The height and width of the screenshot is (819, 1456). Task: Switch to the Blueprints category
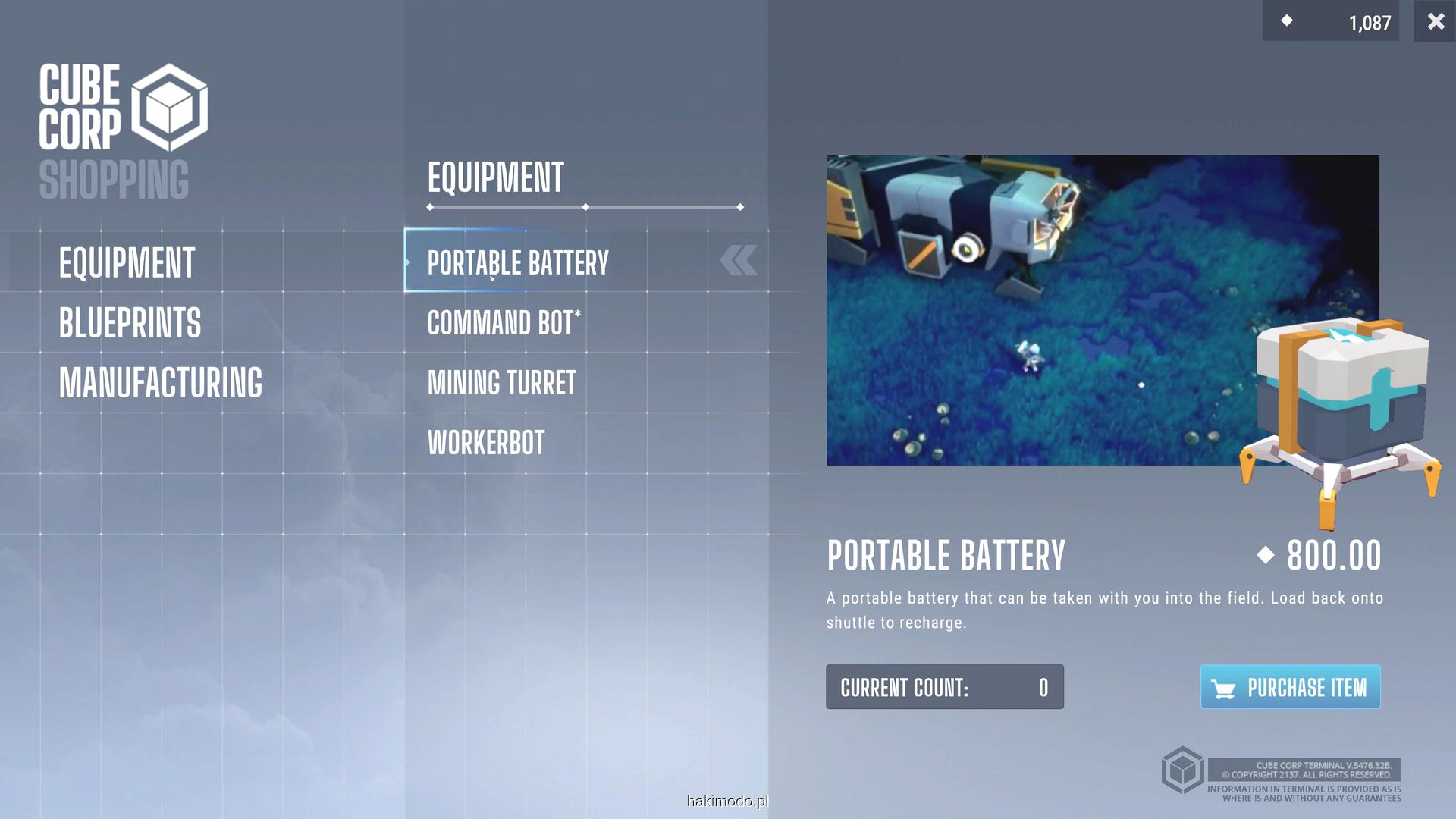(130, 323)
